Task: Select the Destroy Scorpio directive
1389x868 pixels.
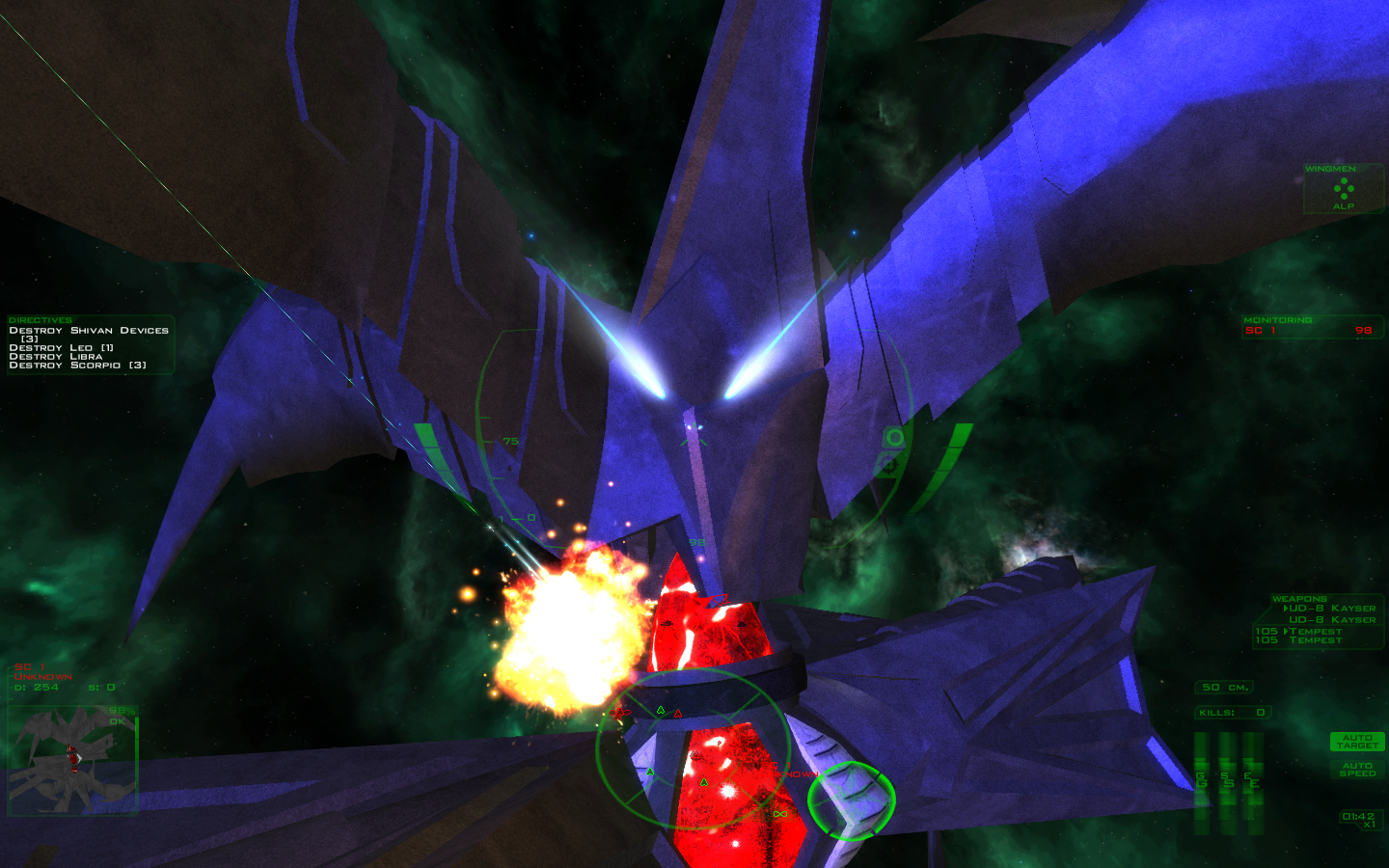Action: (77, 366)
